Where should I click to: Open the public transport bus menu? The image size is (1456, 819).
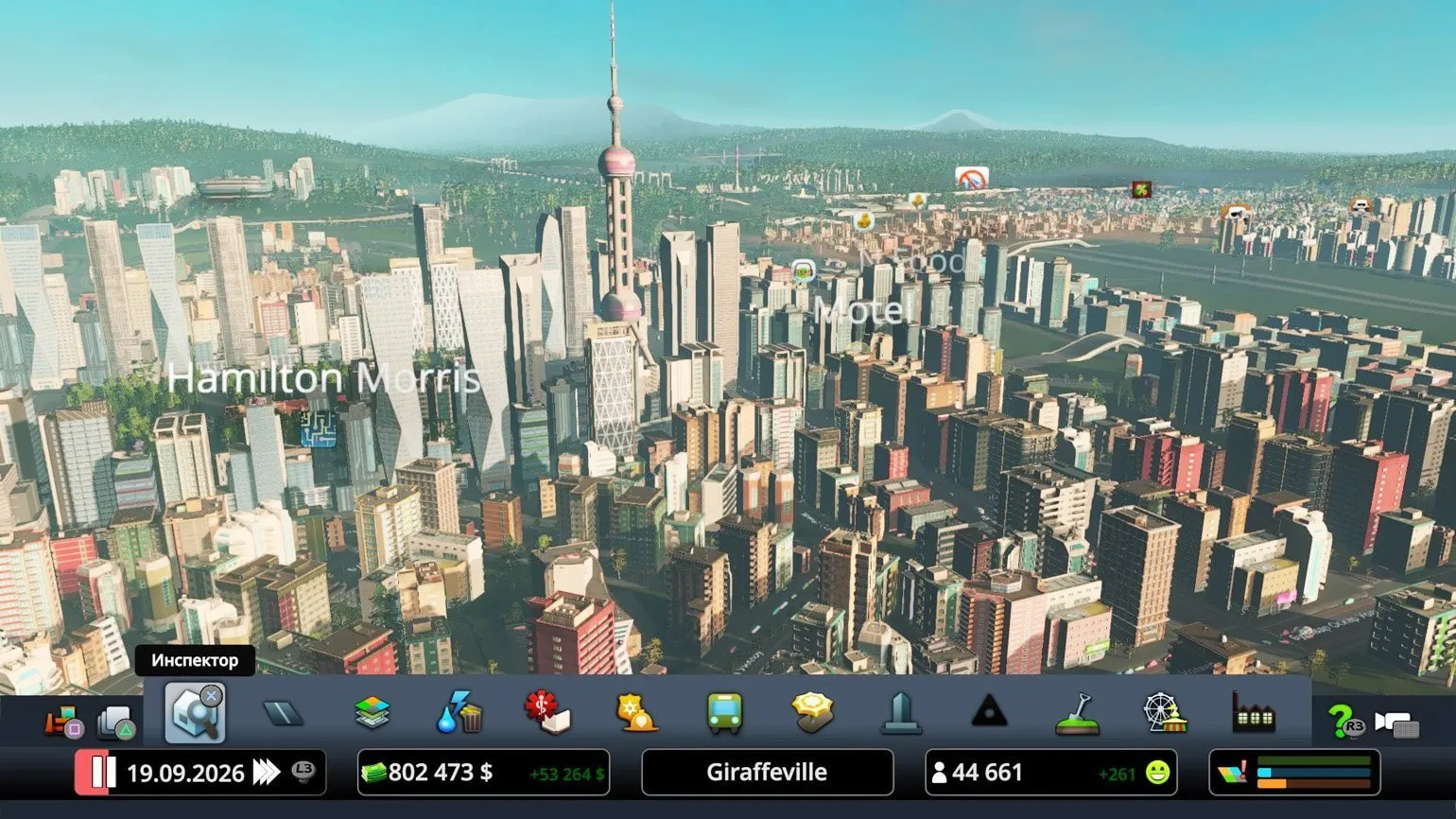724,713
